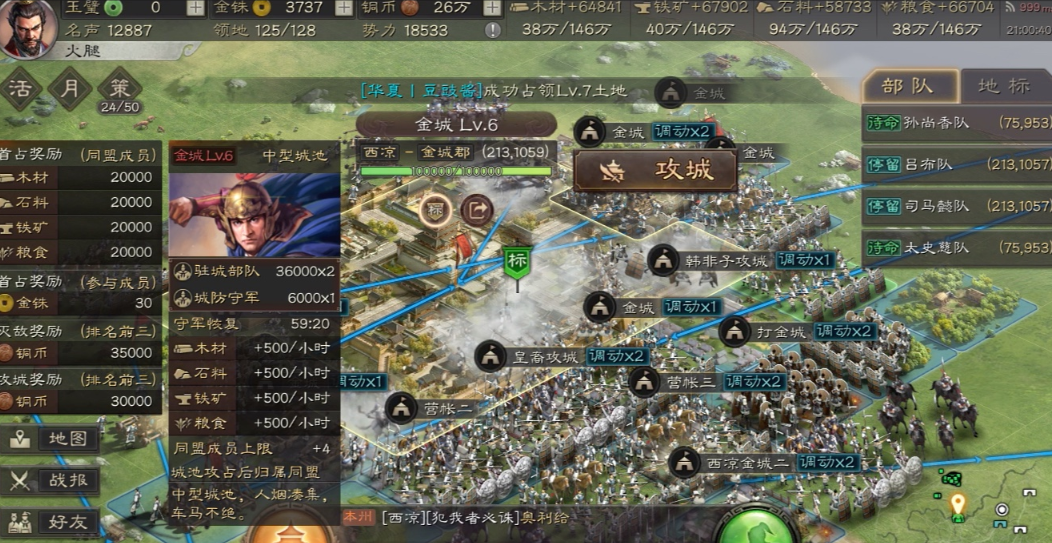Open the 好友 friends list

(x=55, y=521)
